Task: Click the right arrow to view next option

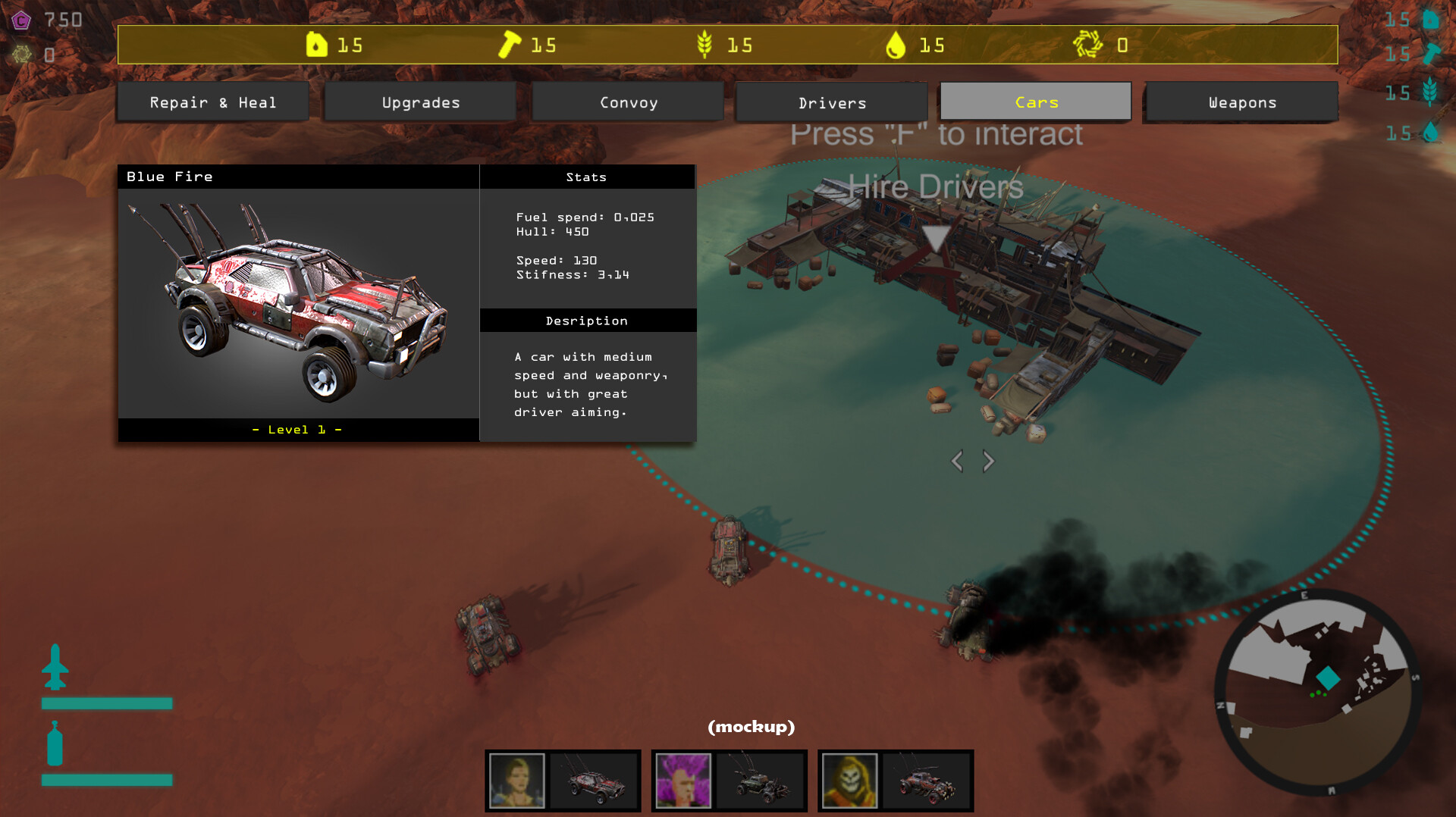Action: point(988,460)
